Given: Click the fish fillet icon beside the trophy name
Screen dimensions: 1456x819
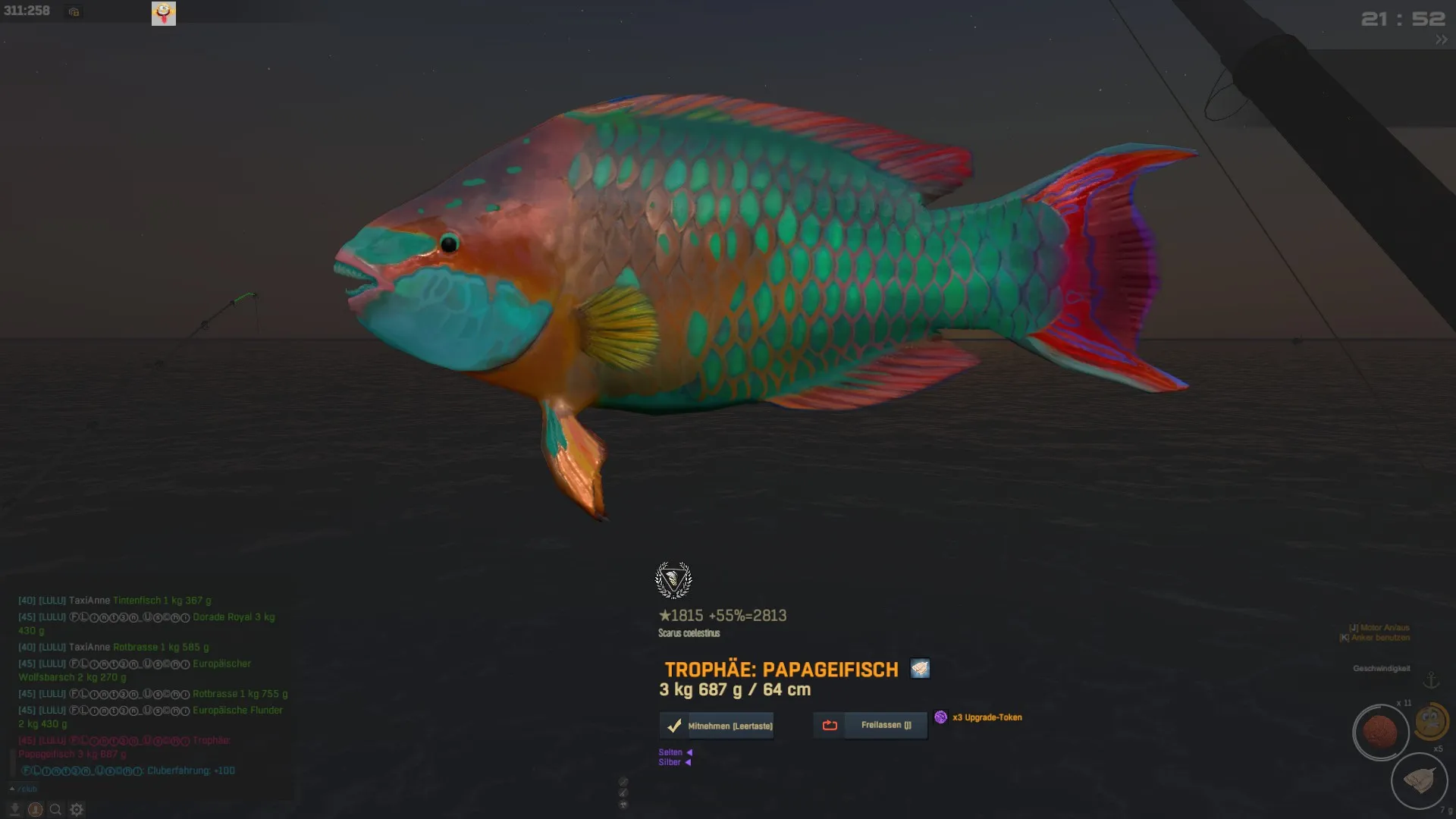Looking at the screenshot, I should click(920, 669).
